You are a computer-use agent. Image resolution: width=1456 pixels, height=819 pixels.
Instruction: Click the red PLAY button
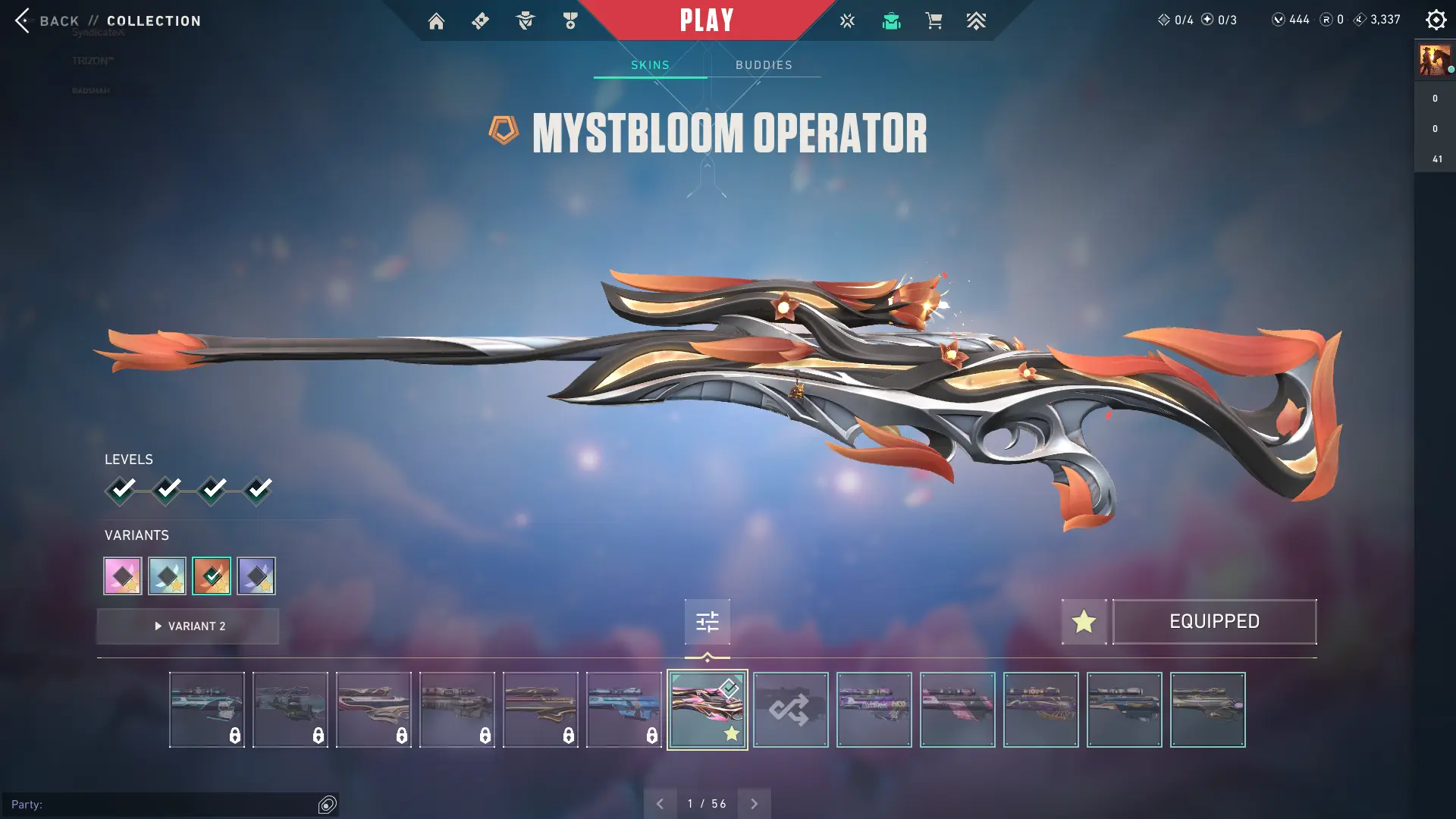[706, 20]
